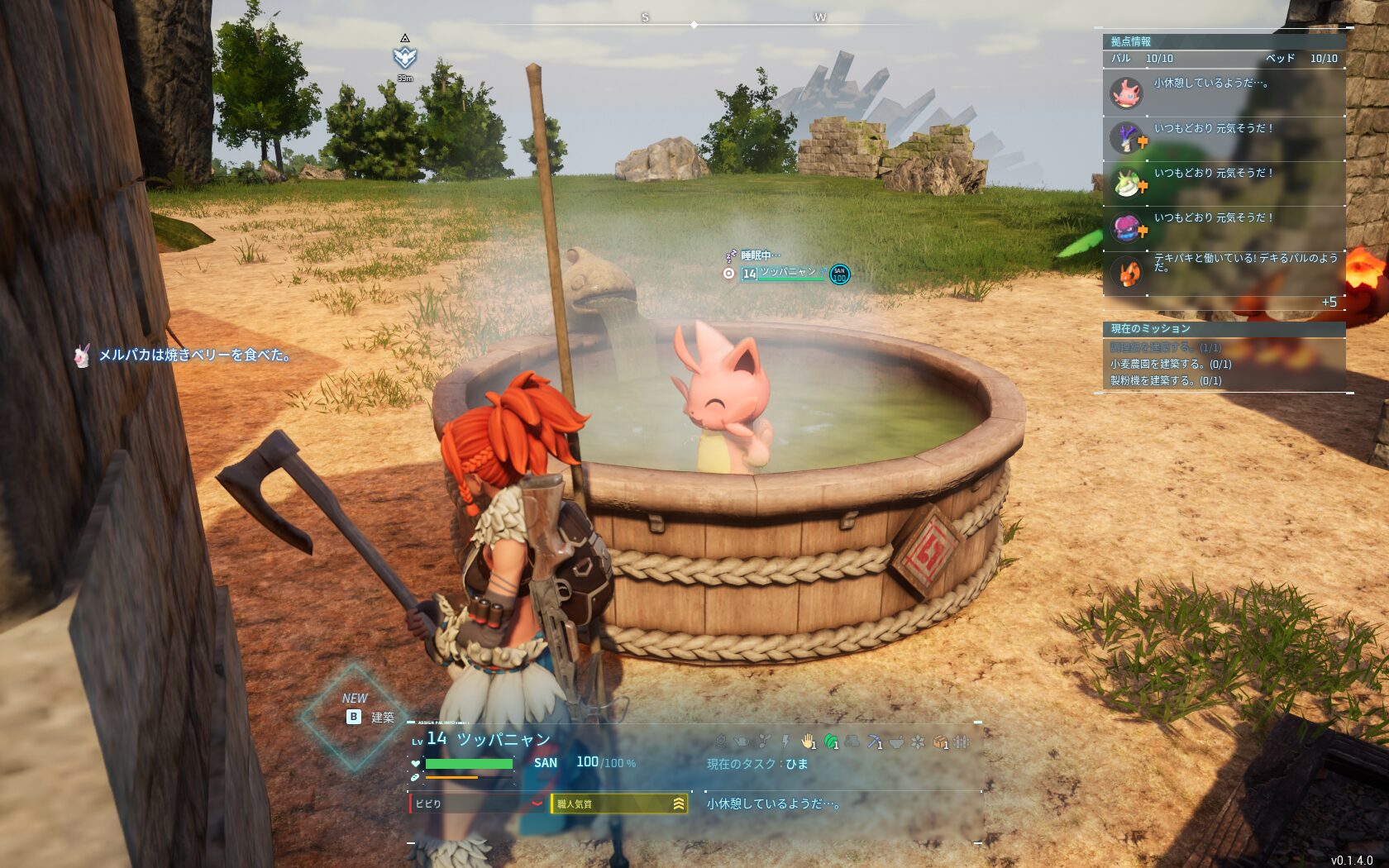Click the transporting box suitability icon

tap(939, 742)
